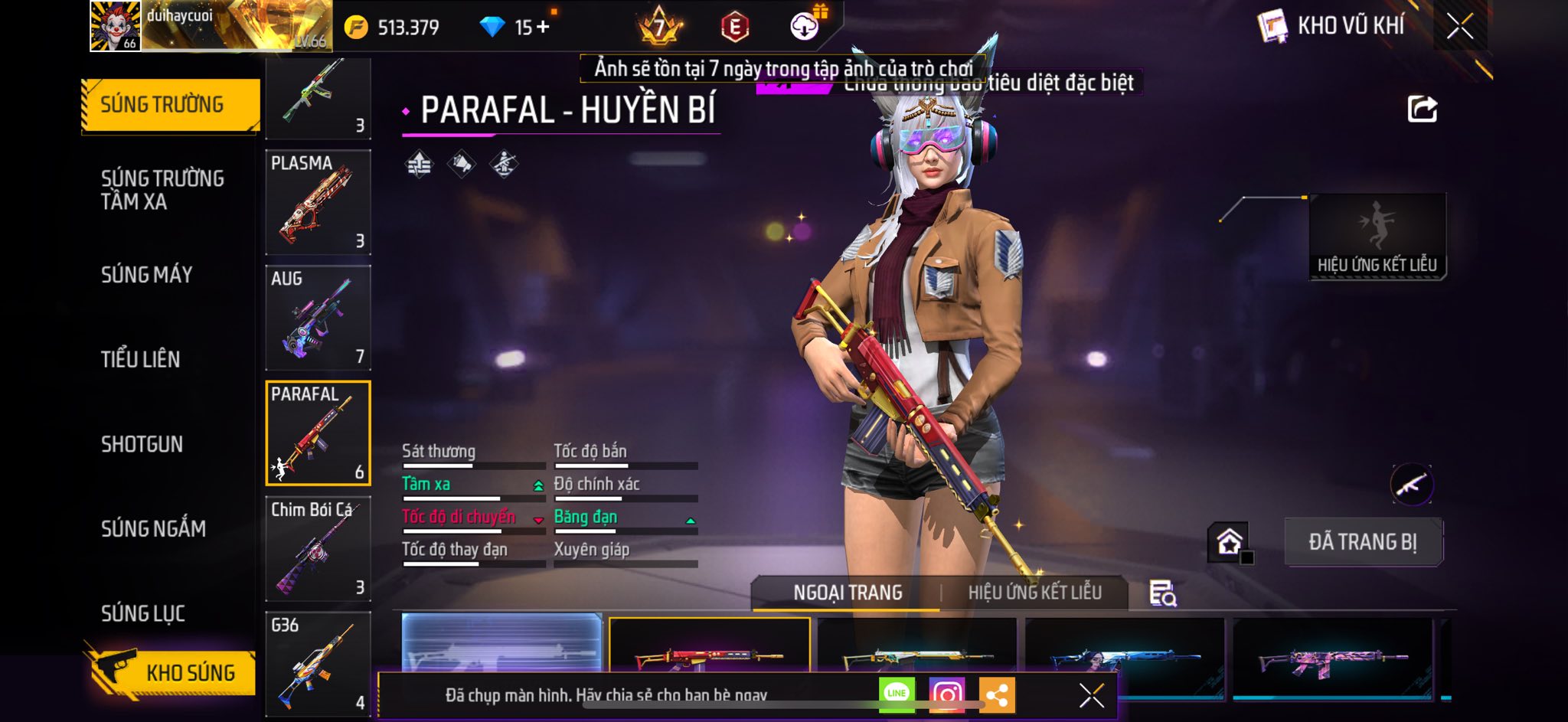Switch to the SHOTGUN category
Screen dimensions: 1568x722
pyautogui.click(x=142, y=444)
